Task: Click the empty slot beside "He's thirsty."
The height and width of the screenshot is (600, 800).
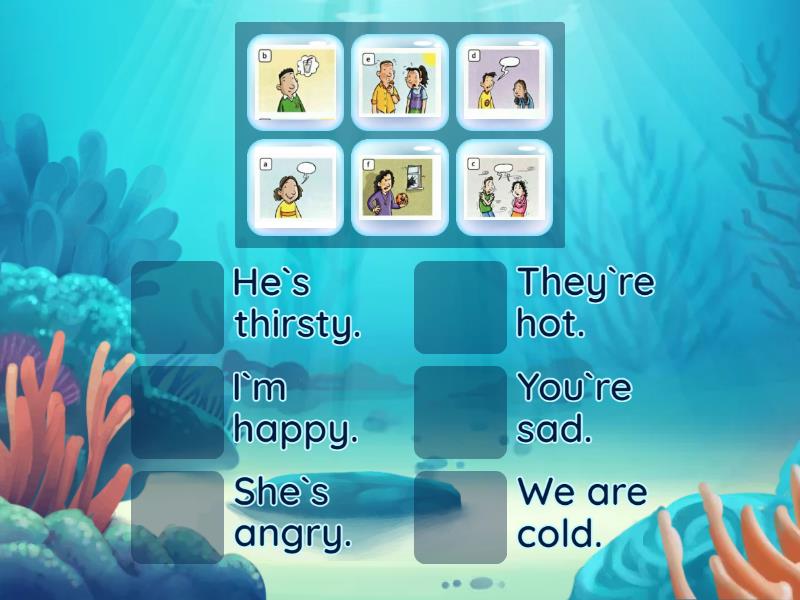Action: pos(178,307)
